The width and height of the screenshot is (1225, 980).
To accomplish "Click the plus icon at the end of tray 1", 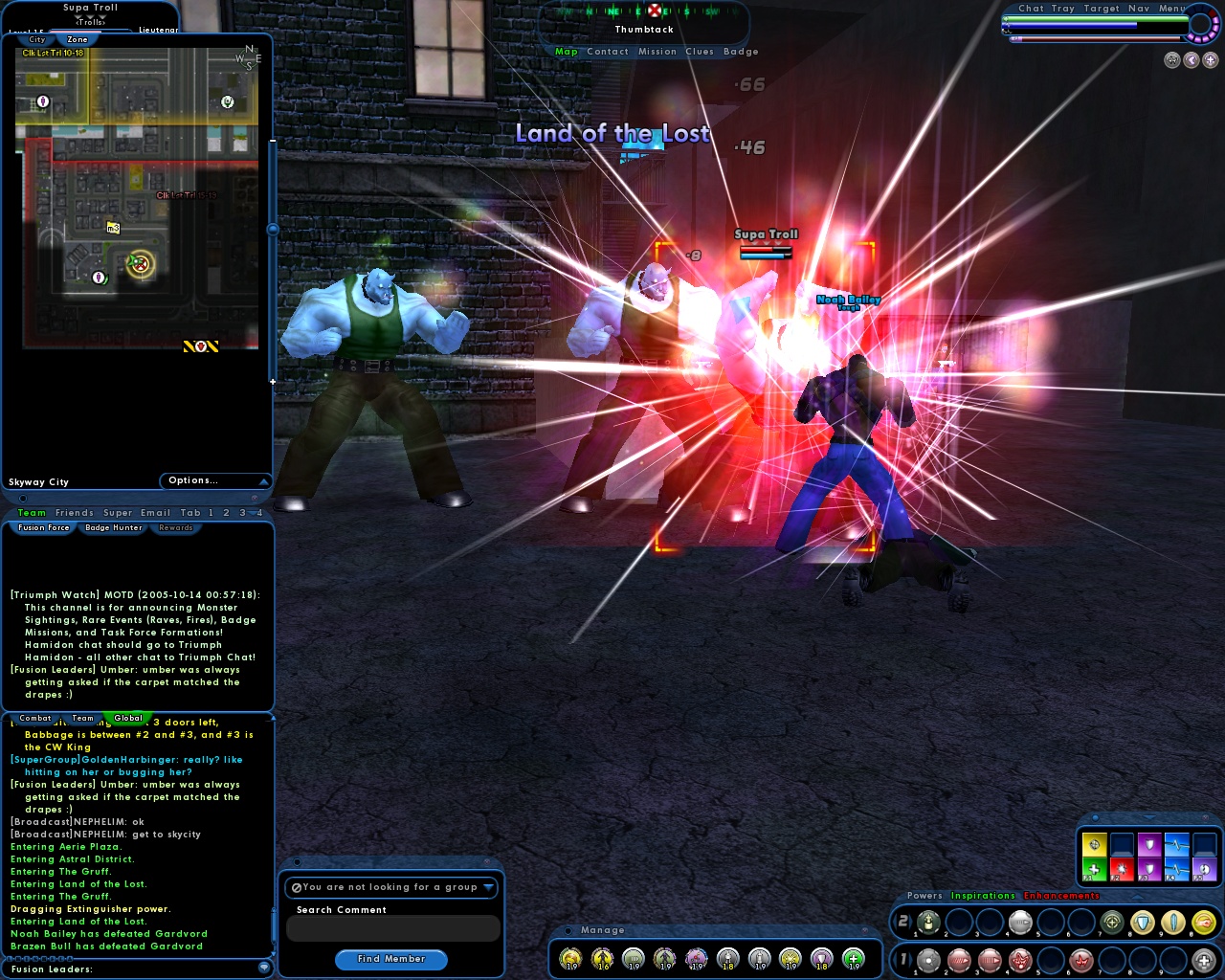I will [1203, 960].
